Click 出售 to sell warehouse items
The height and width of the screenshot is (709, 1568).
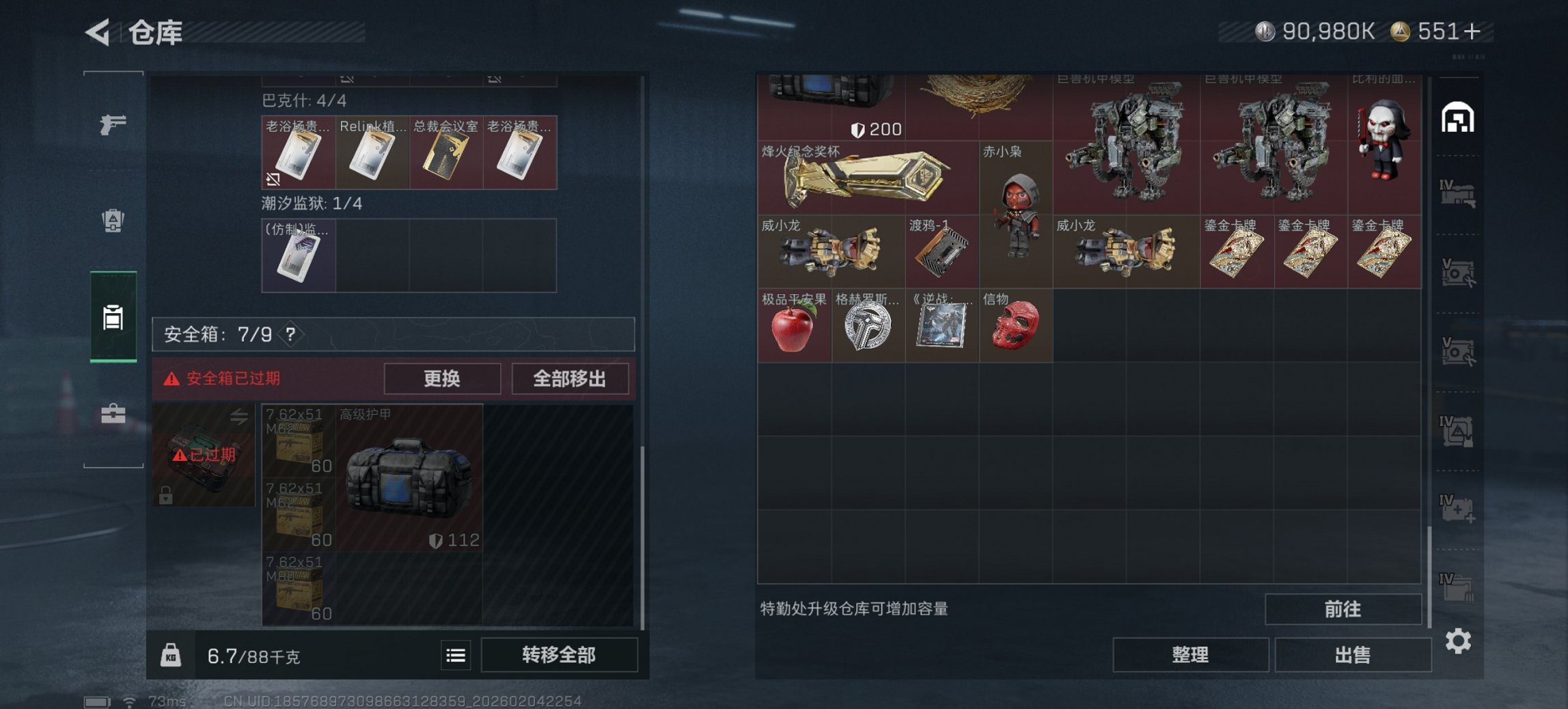pyautogui.click(x=1352, y=654)
